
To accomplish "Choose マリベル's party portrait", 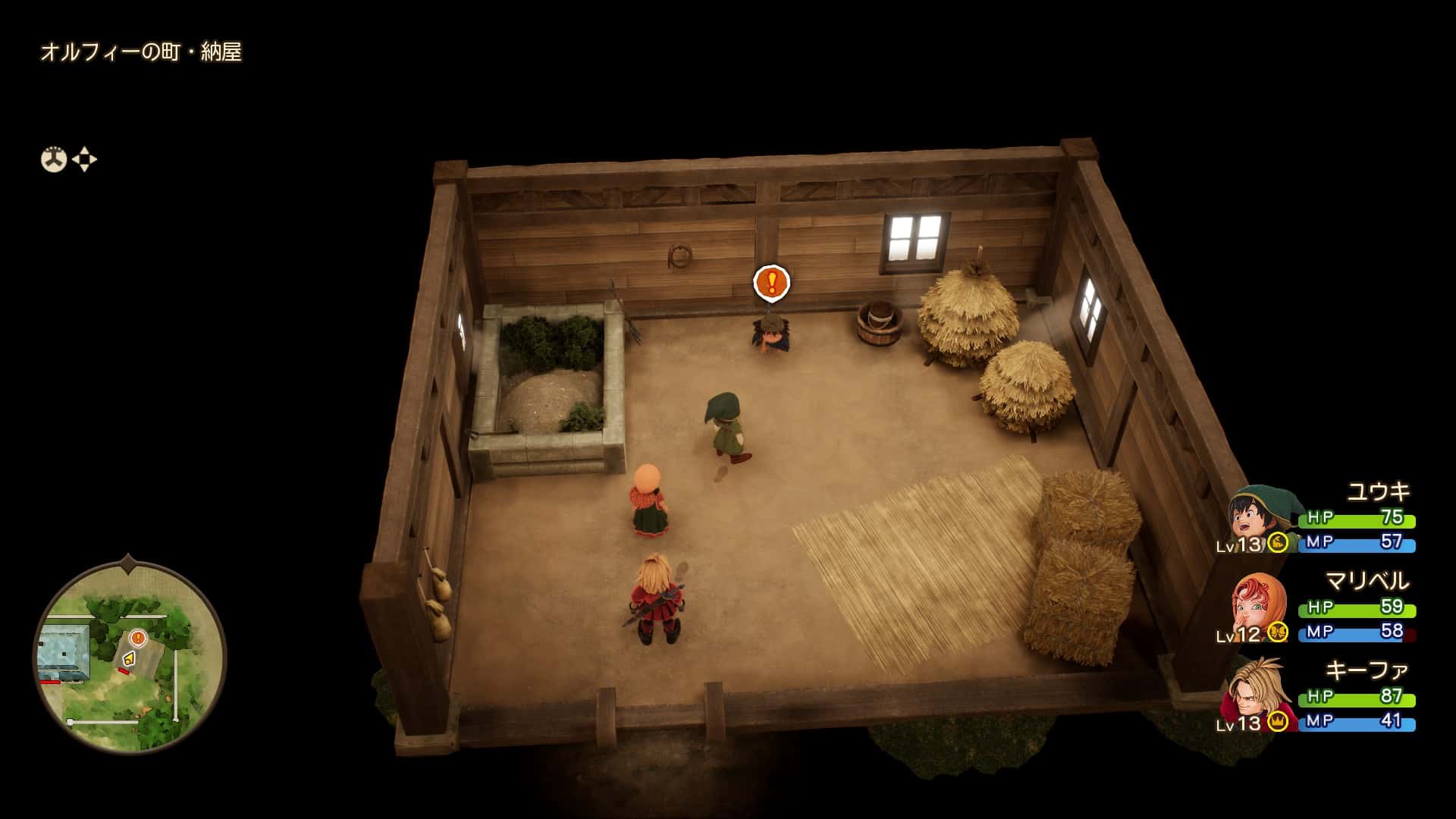I will pos(1259,606).
